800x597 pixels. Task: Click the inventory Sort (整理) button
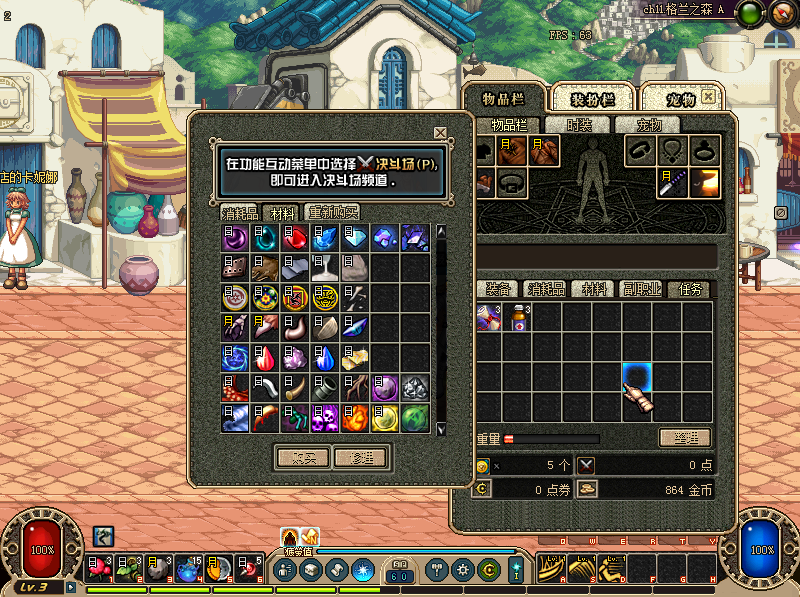[x=684, y=438]
